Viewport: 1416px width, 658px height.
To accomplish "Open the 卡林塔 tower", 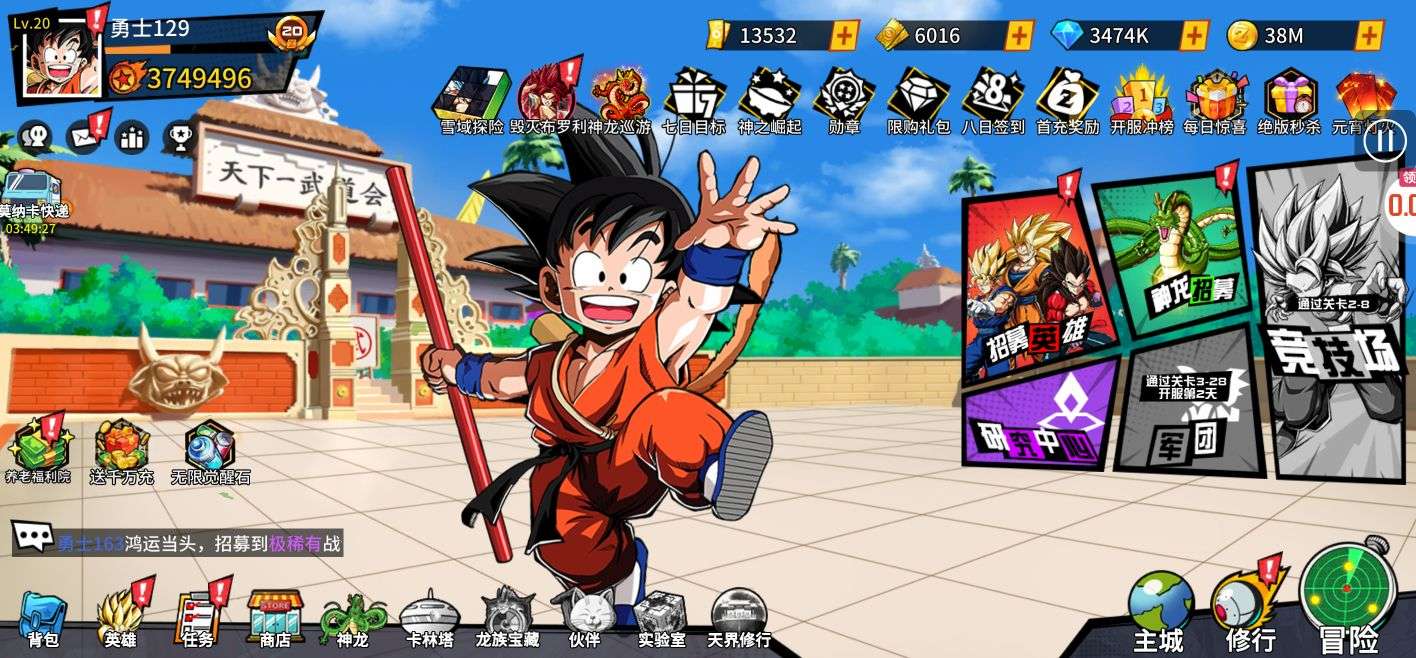I will (x=428, y=618).
